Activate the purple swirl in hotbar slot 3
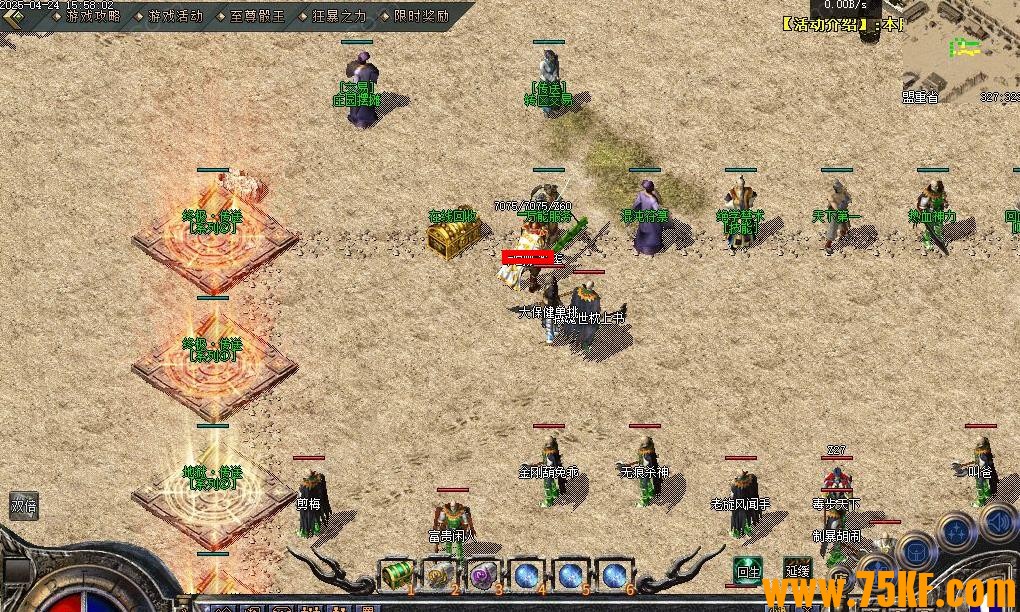Image resolution: width=1020 pixels, height=612 pixels. [x=484, y=575]
